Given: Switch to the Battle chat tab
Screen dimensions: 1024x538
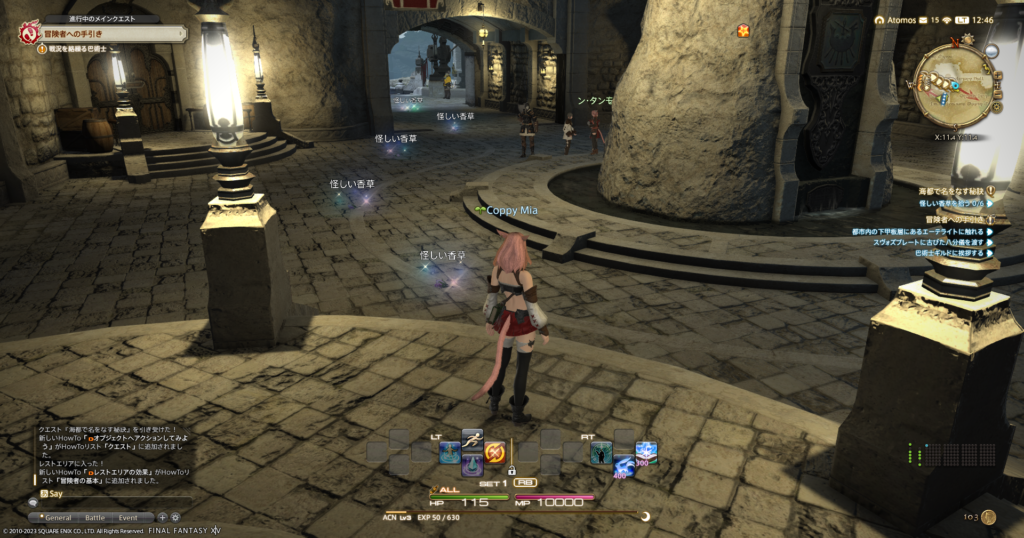Looking at the screenshot, I should click(x=94, y=517).
